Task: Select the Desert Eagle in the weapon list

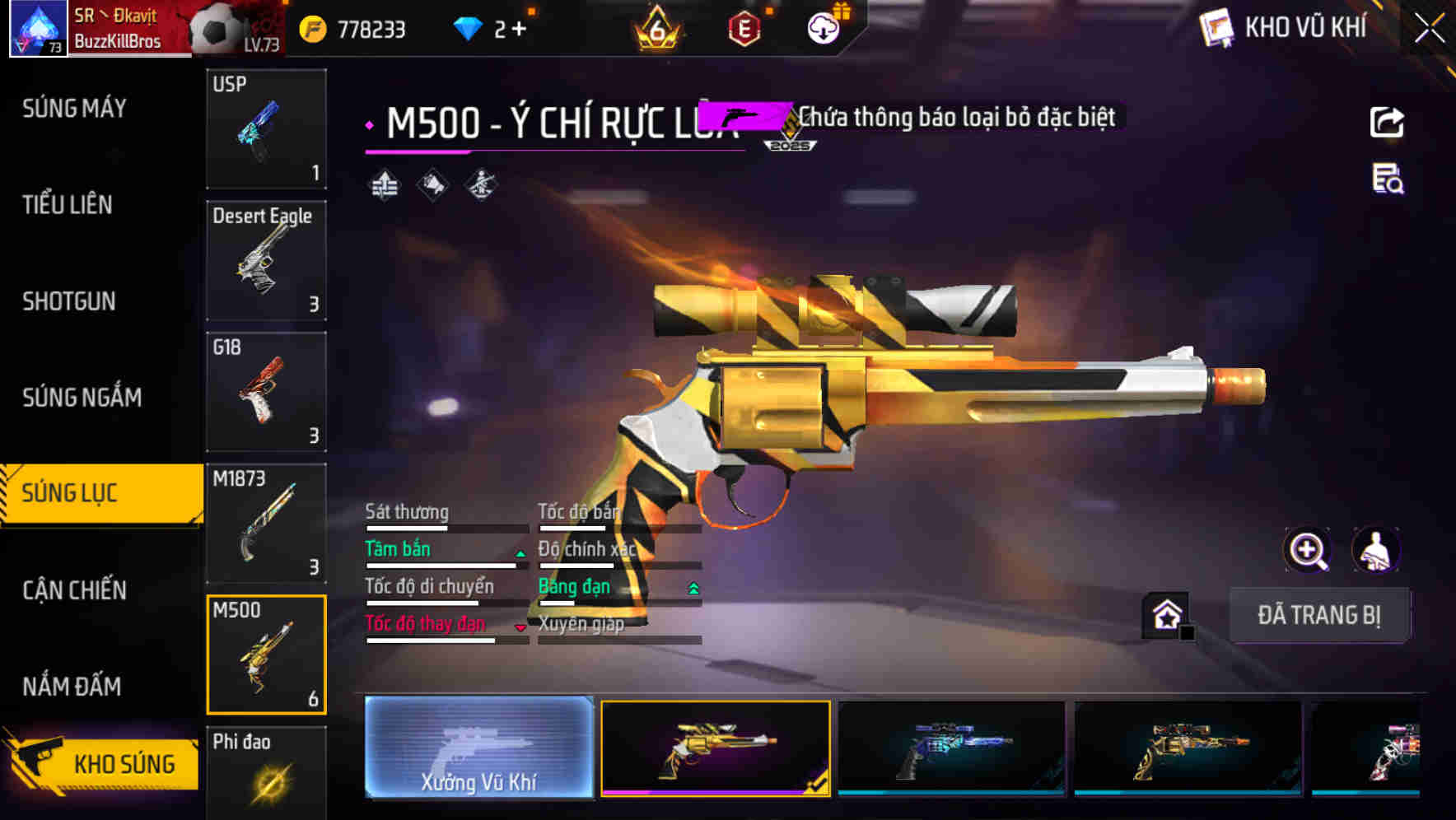Action: (265, 260)
